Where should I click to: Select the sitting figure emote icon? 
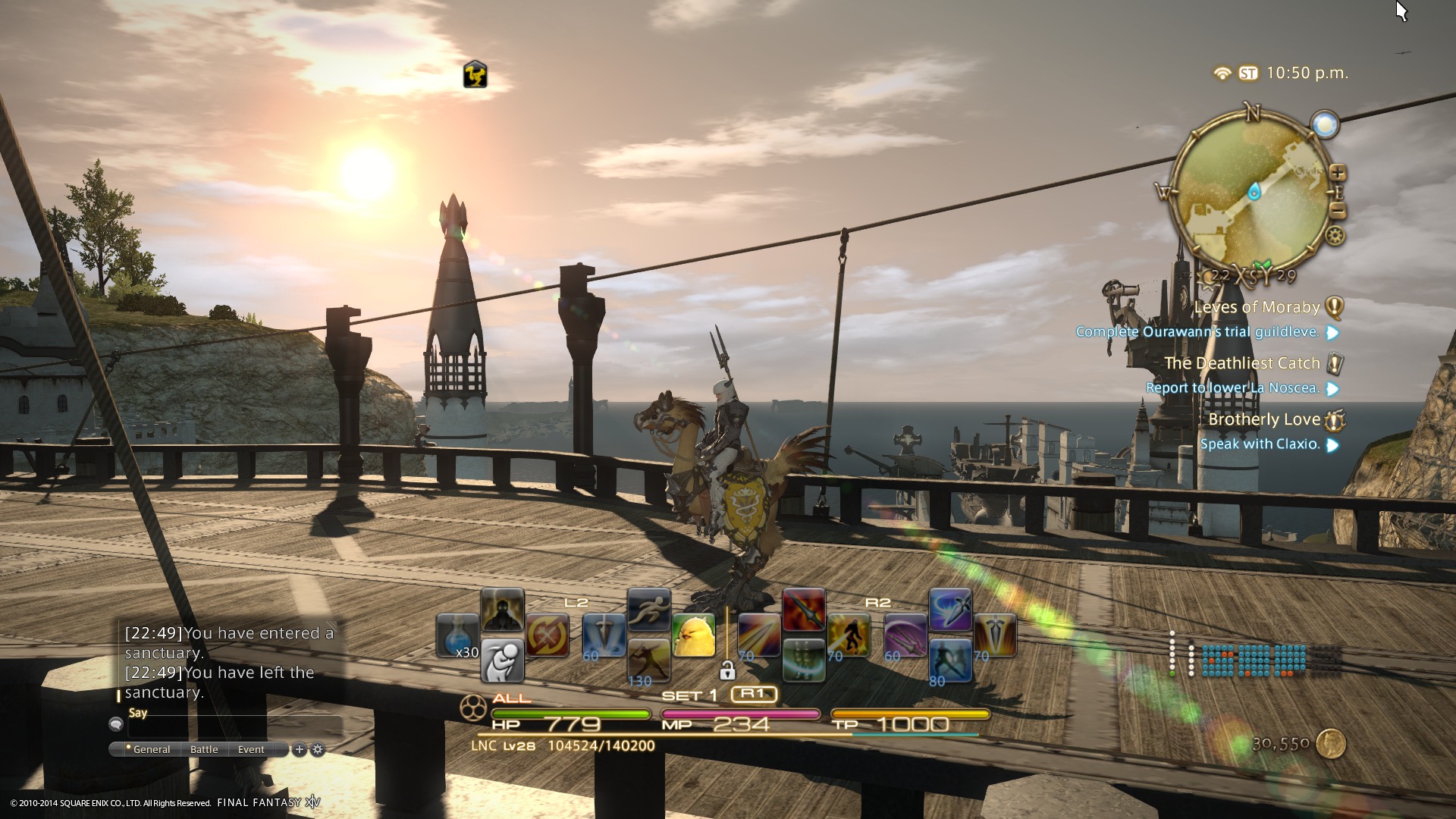[502, 660]
